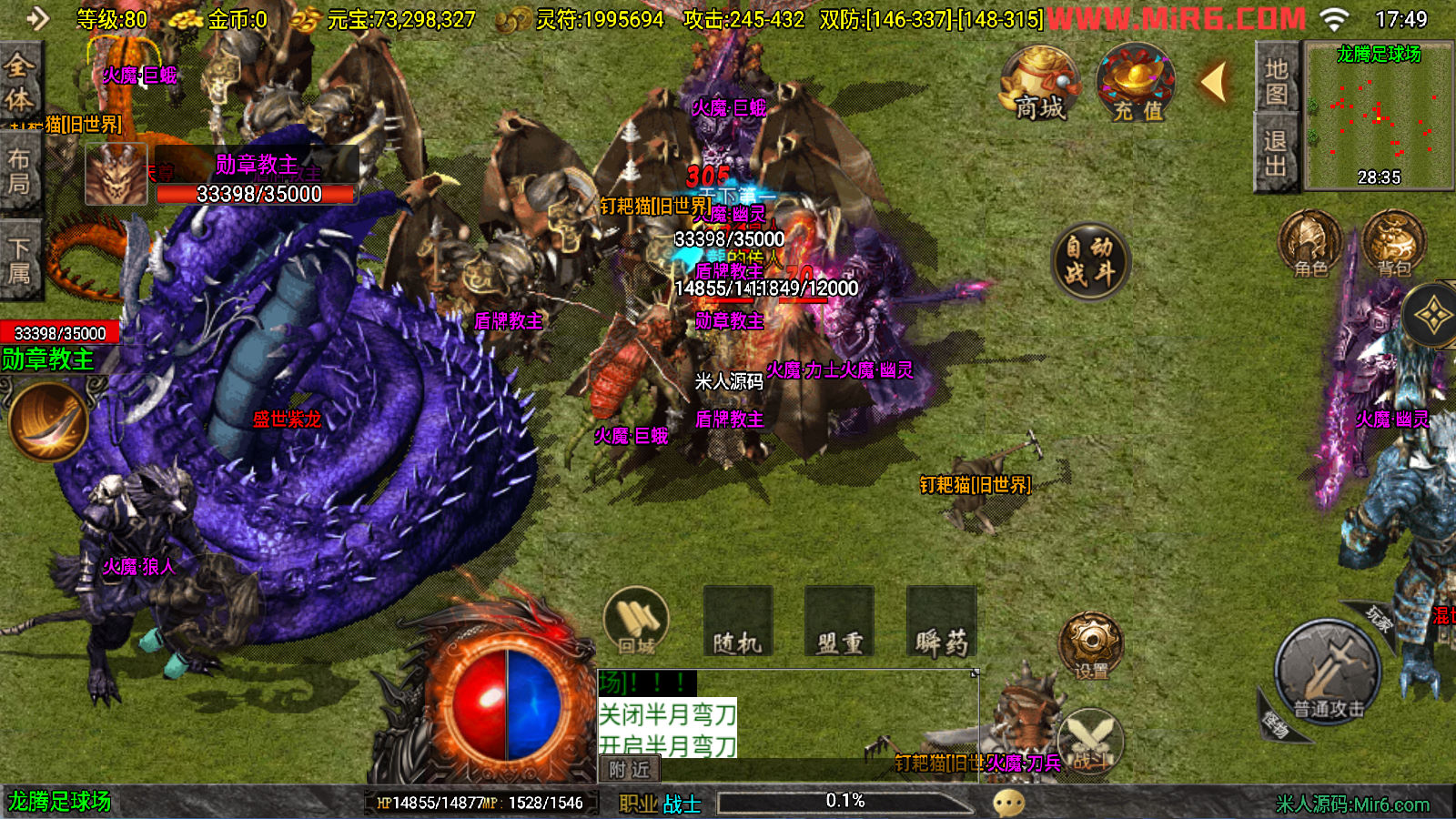Switch chat to the 附近 channel
Screen dimensions: 1456x819
click(629, 770)
